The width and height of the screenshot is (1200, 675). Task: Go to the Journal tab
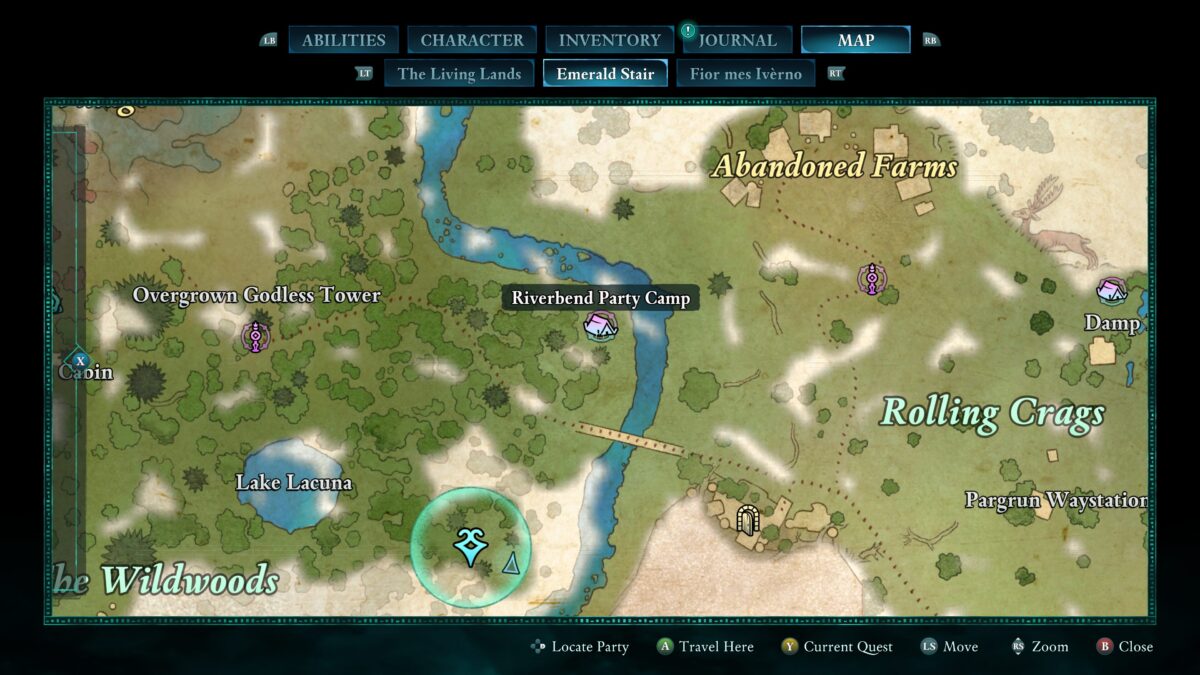click(x=736, y=40)
